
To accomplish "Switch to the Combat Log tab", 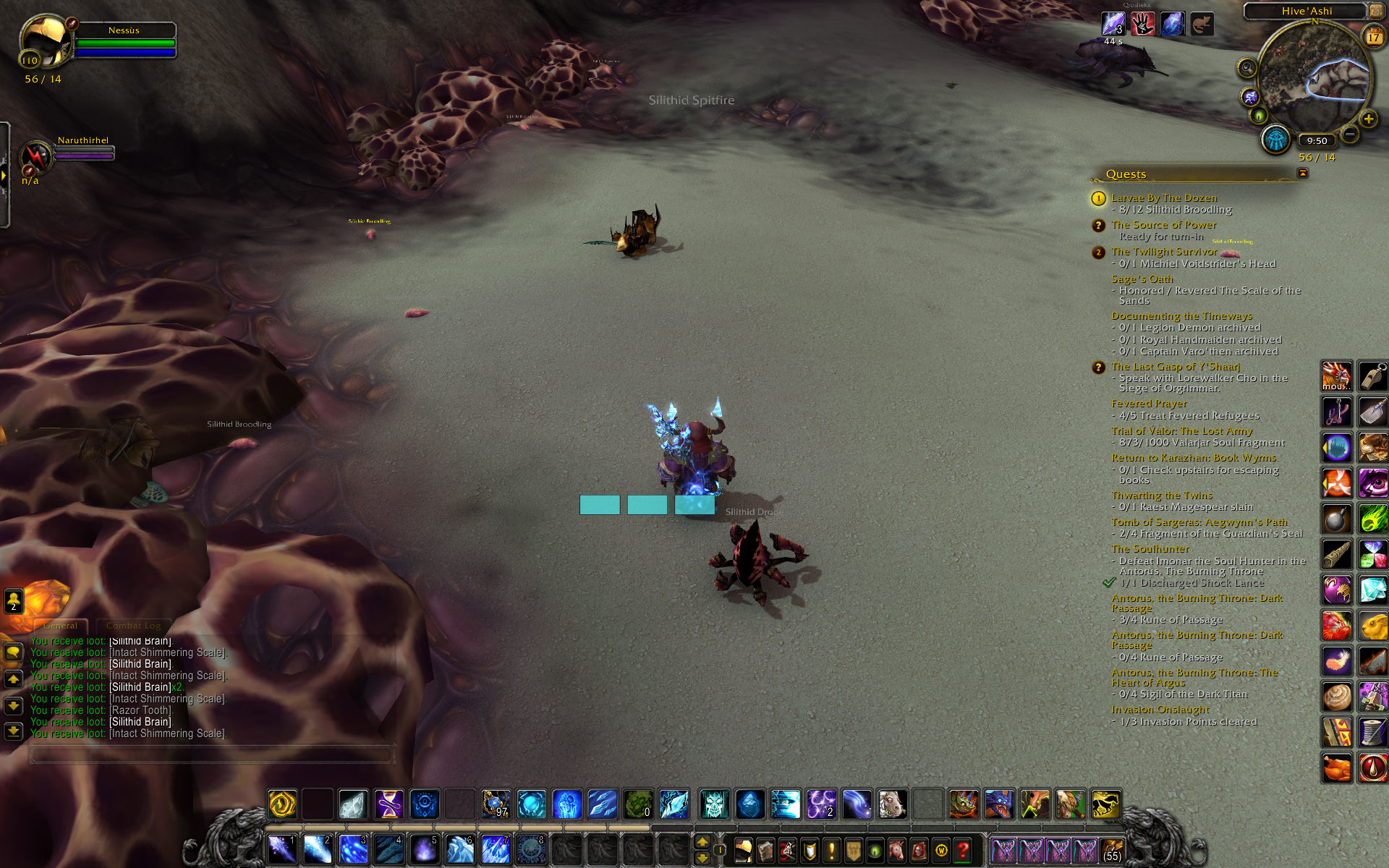I will click(x=133, y=626).
